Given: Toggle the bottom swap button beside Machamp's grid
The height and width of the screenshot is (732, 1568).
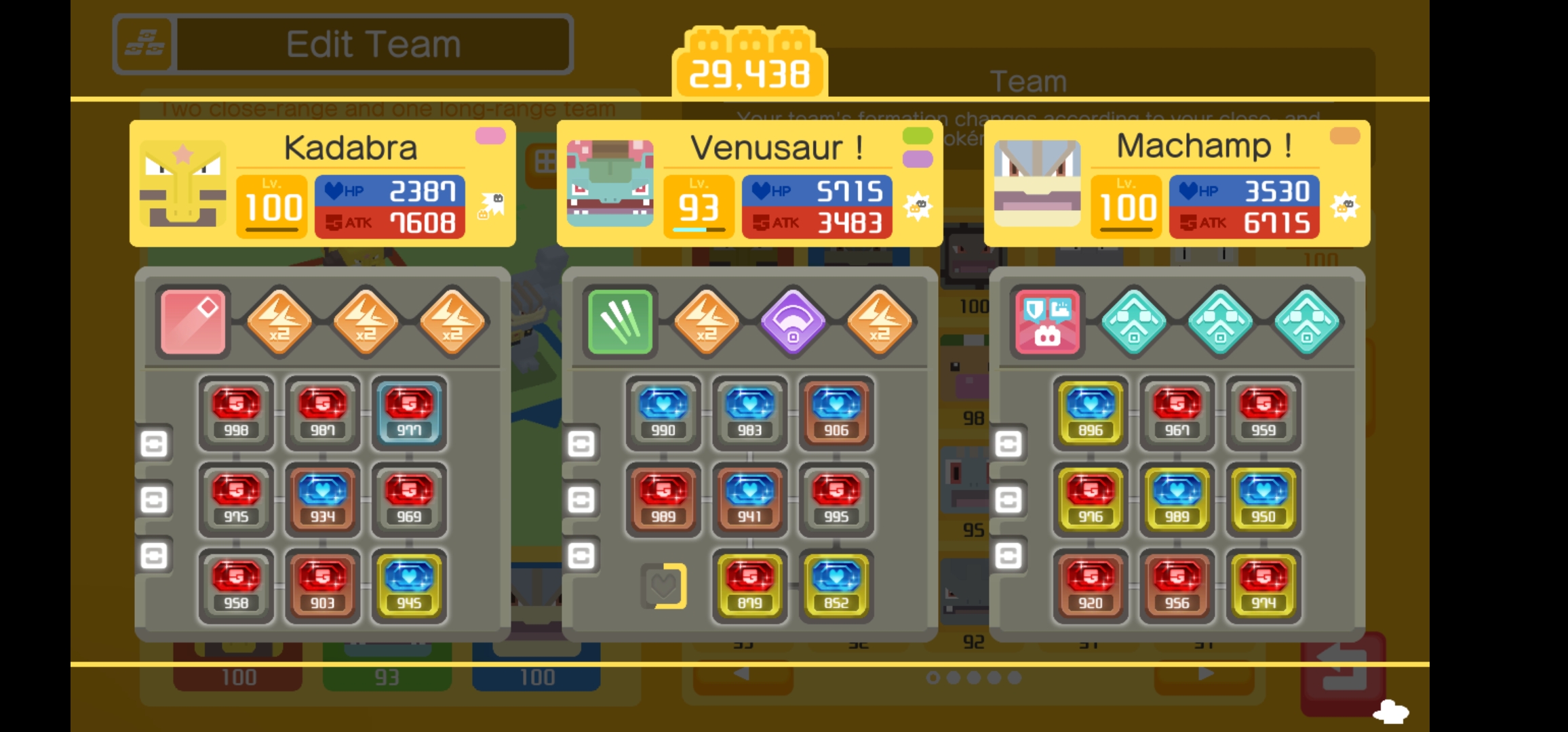Looking at the screenshot, I should [x=1008, y=557].
